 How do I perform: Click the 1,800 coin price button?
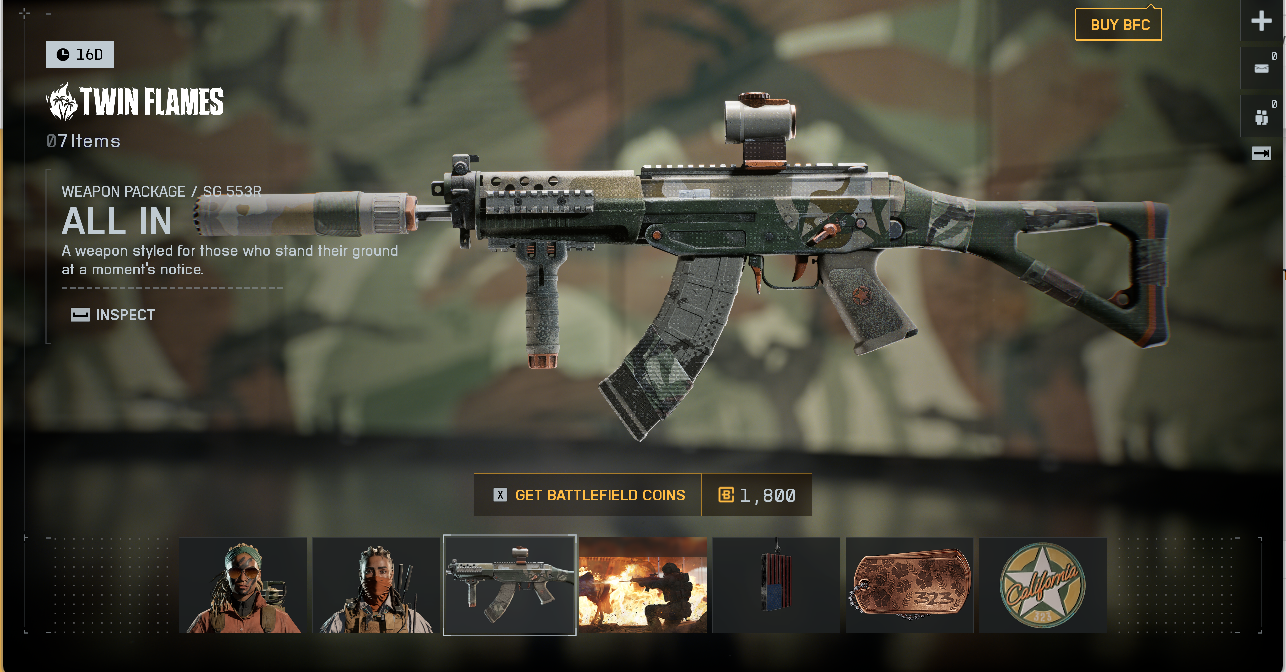[x=757, y=495]
